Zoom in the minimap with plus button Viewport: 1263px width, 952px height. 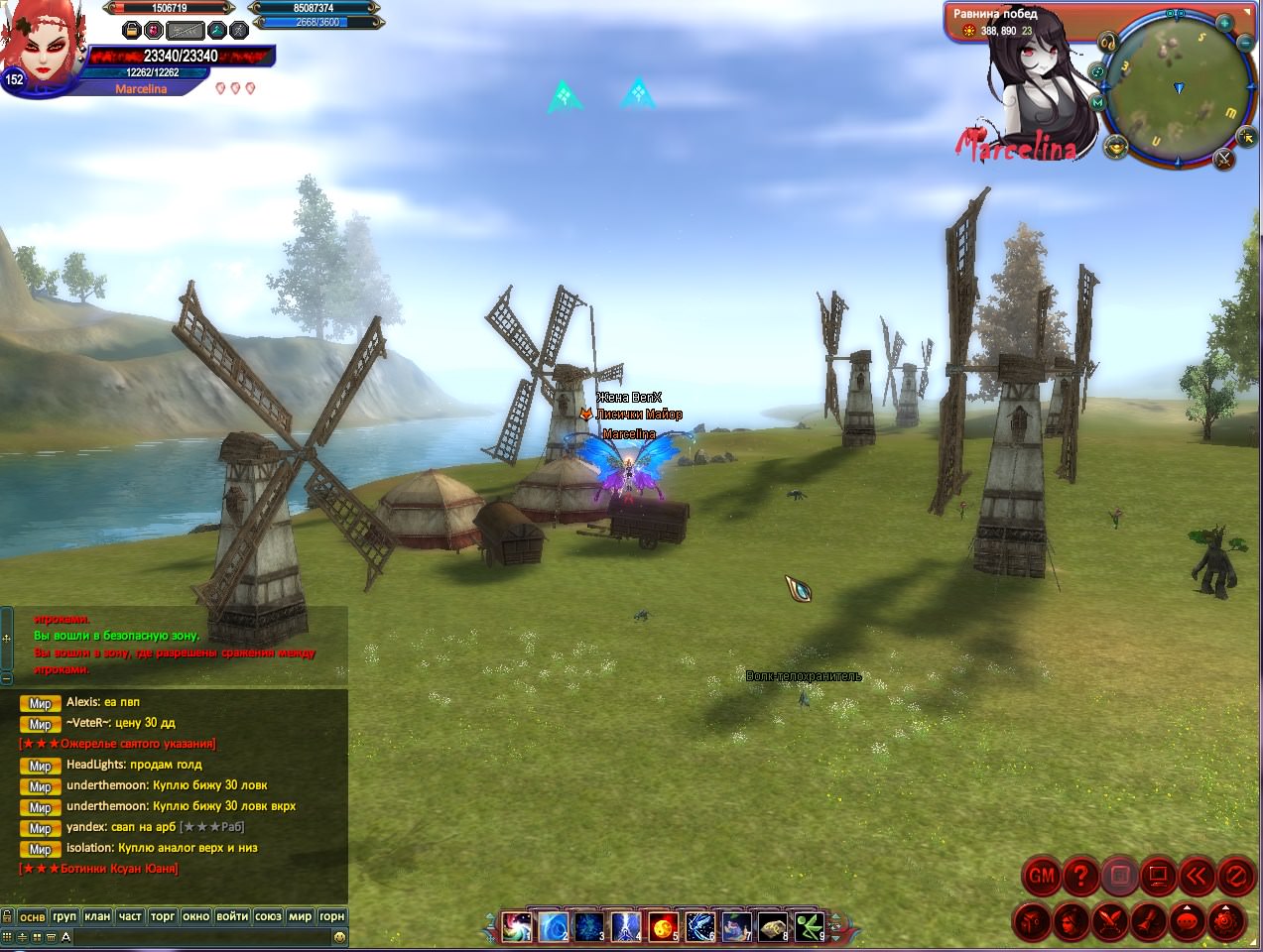(x=1225, y=22)
